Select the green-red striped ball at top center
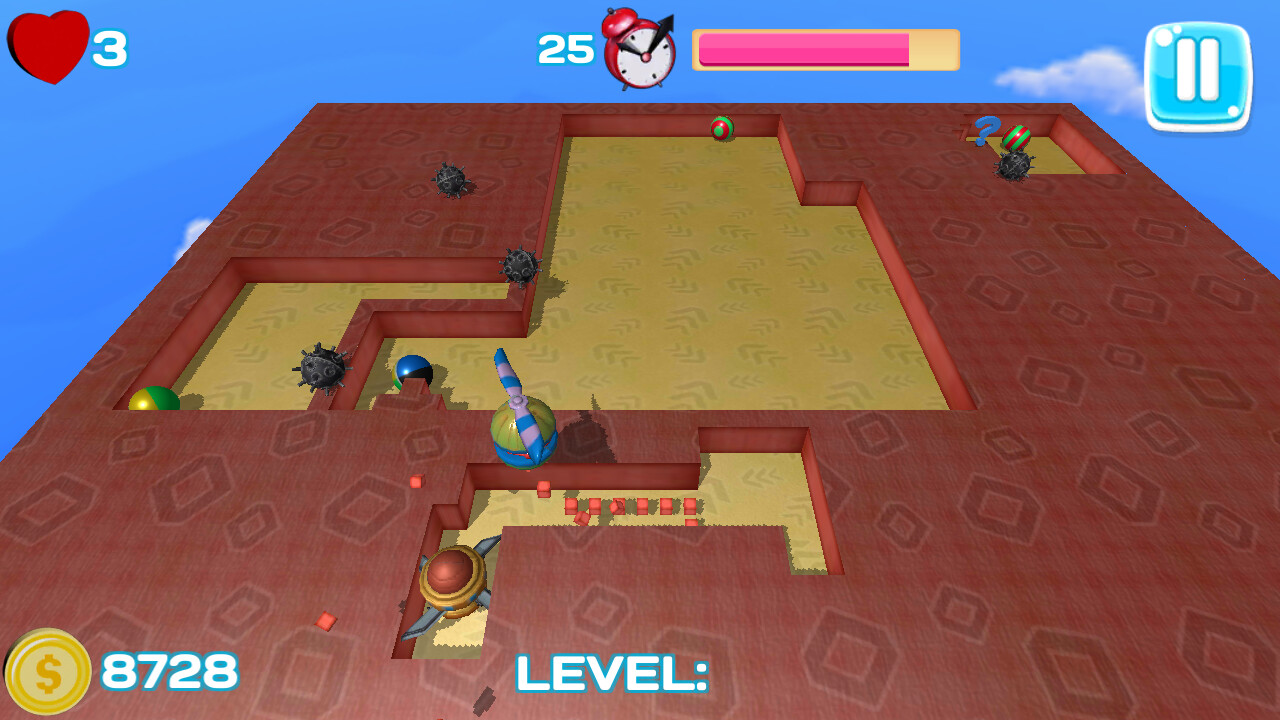Image resolution: width=1280 pixels, height=720 pixels. pos(722,130)
